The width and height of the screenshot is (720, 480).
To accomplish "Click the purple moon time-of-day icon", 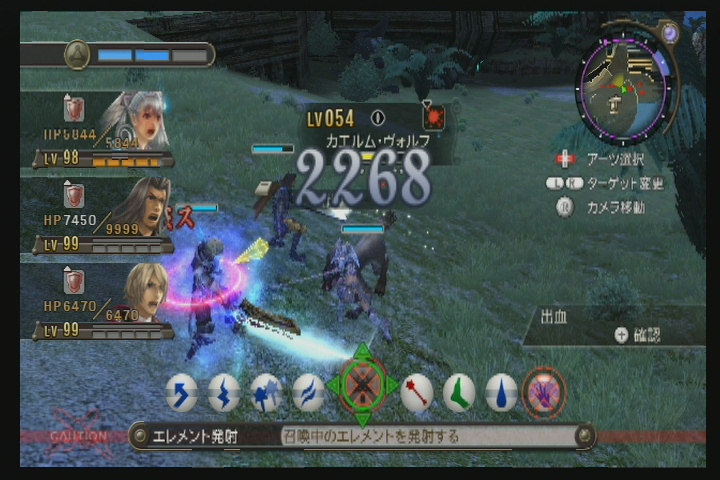I will pyautogui.click(x=668, y=33).
